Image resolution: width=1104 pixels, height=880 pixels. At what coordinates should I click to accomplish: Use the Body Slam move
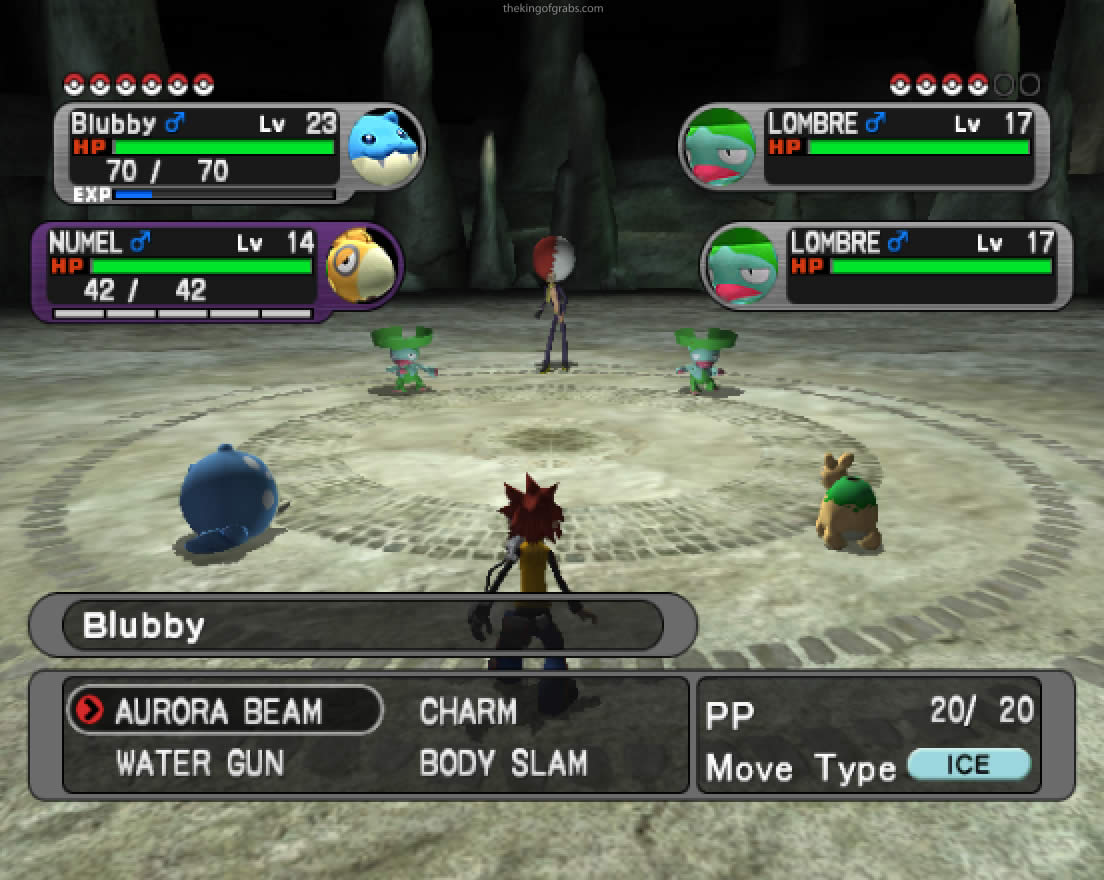tap(503, 764)
